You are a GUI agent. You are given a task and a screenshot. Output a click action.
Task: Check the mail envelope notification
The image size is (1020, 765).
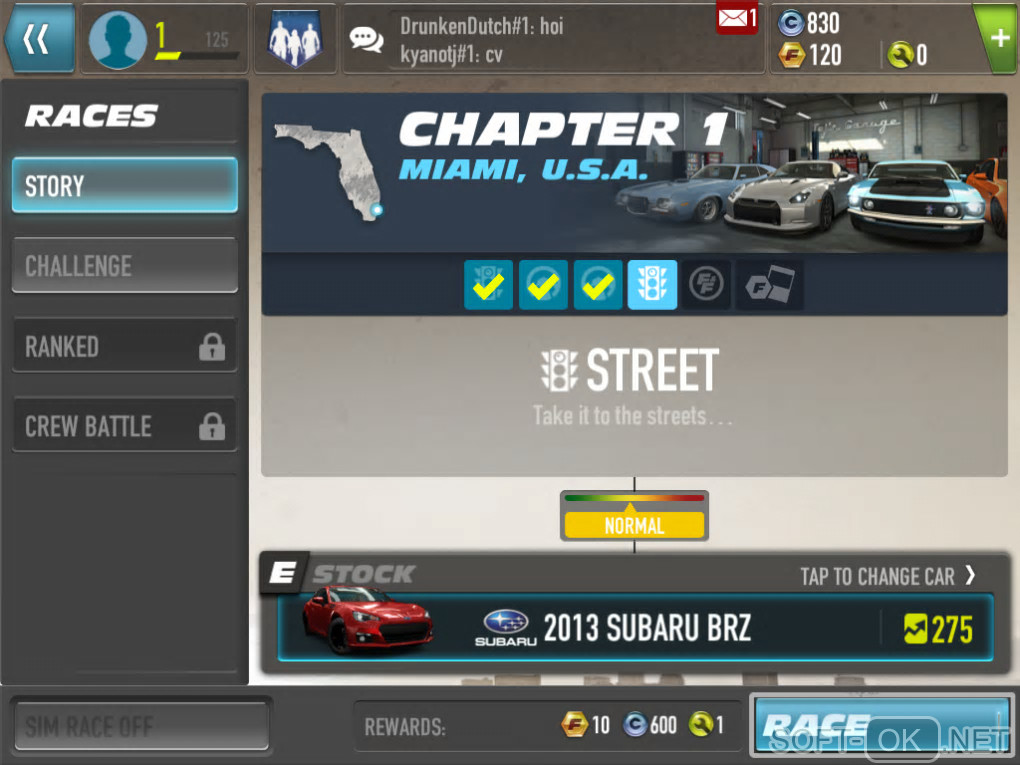736,17
